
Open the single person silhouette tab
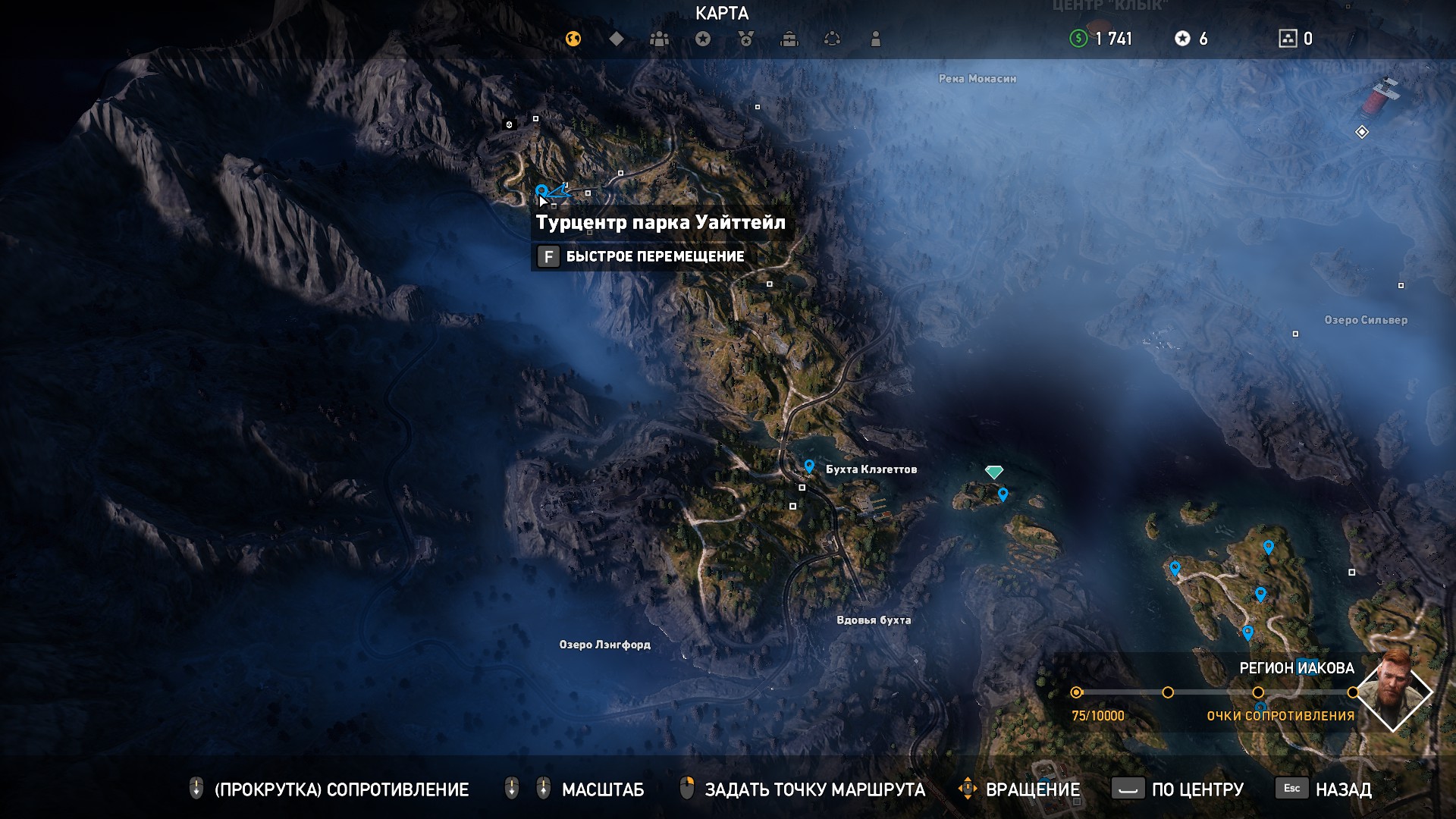pyautogui.click(x=875, y=39)
